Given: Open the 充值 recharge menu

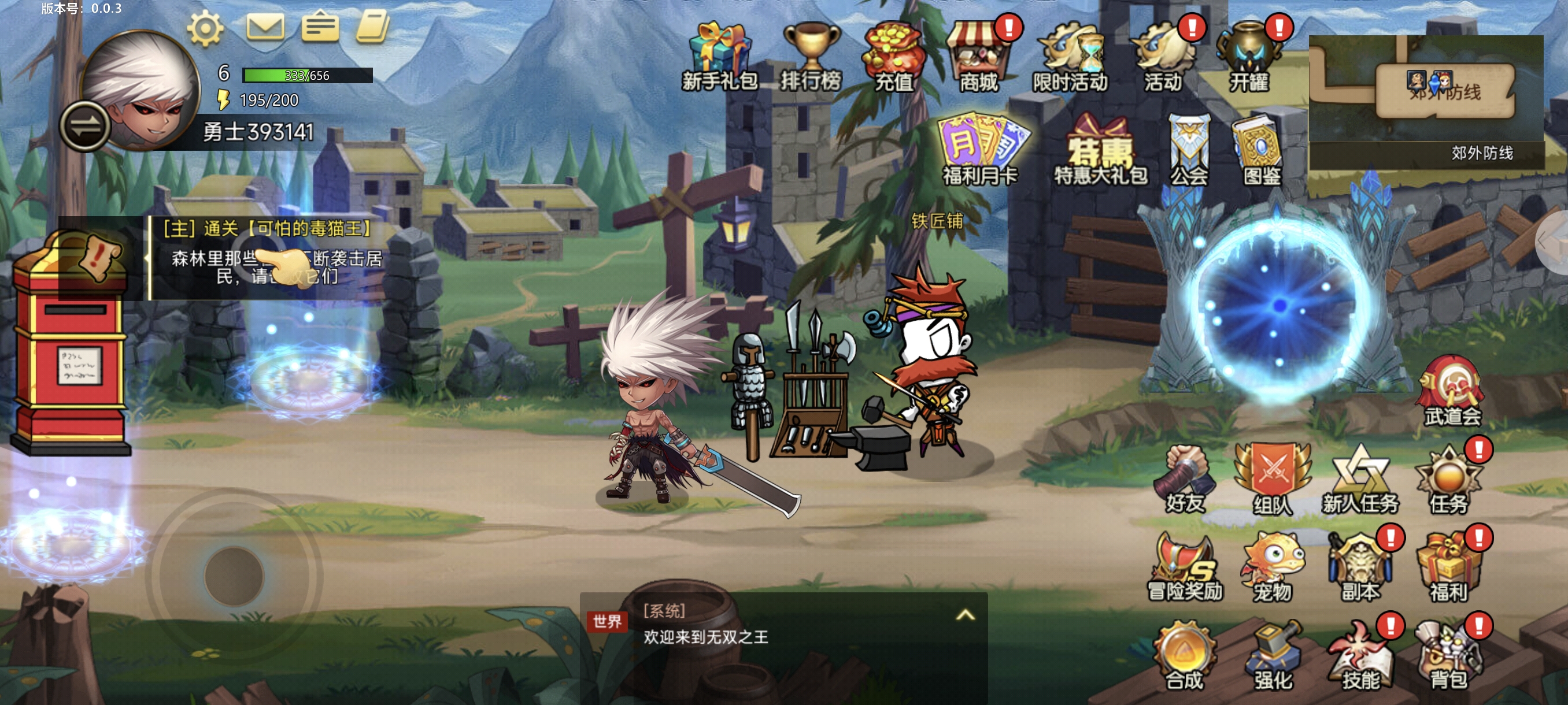Looking at the screenshot, I should [893, 55].
